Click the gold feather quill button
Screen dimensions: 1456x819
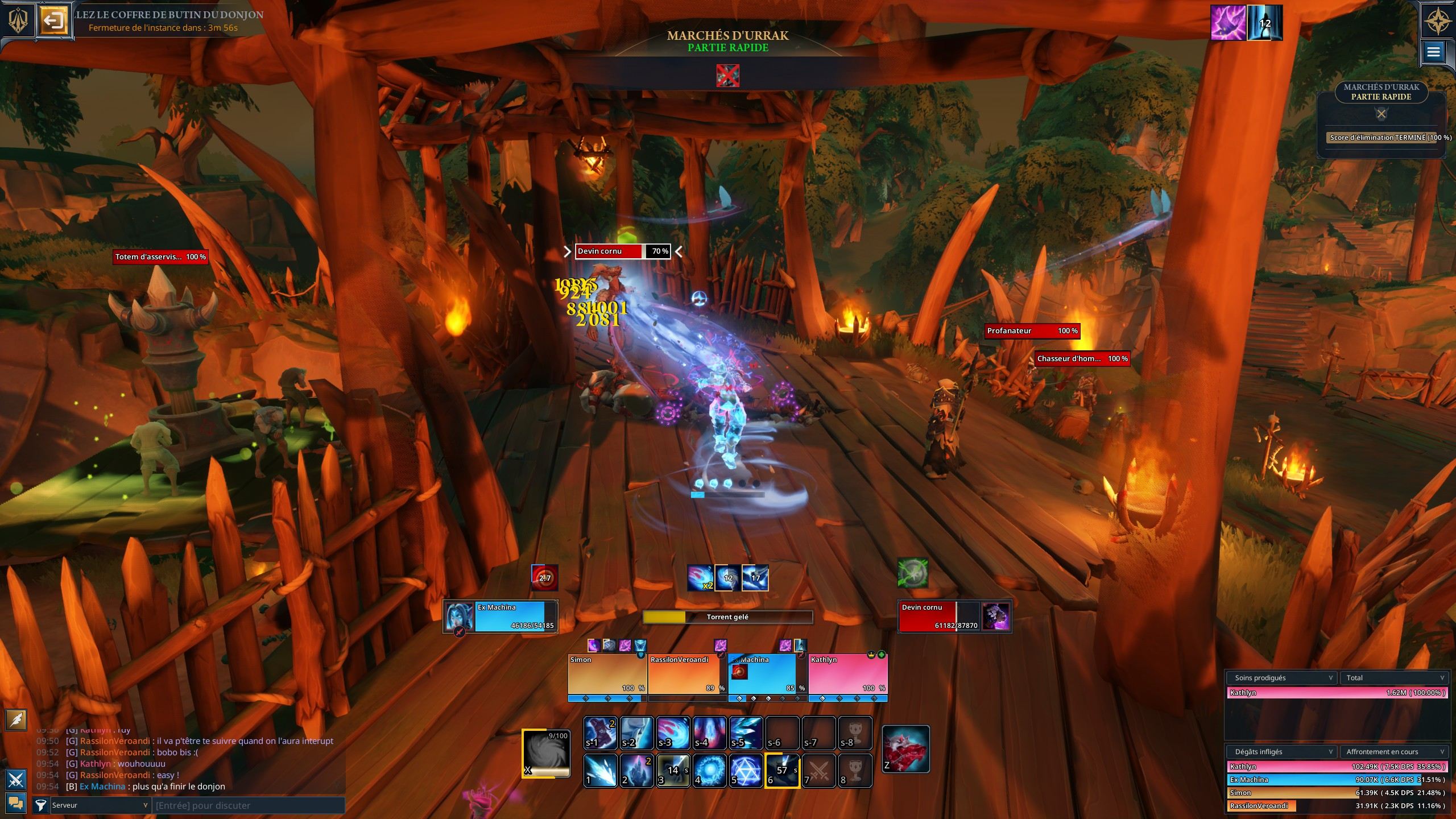[16, 719]
